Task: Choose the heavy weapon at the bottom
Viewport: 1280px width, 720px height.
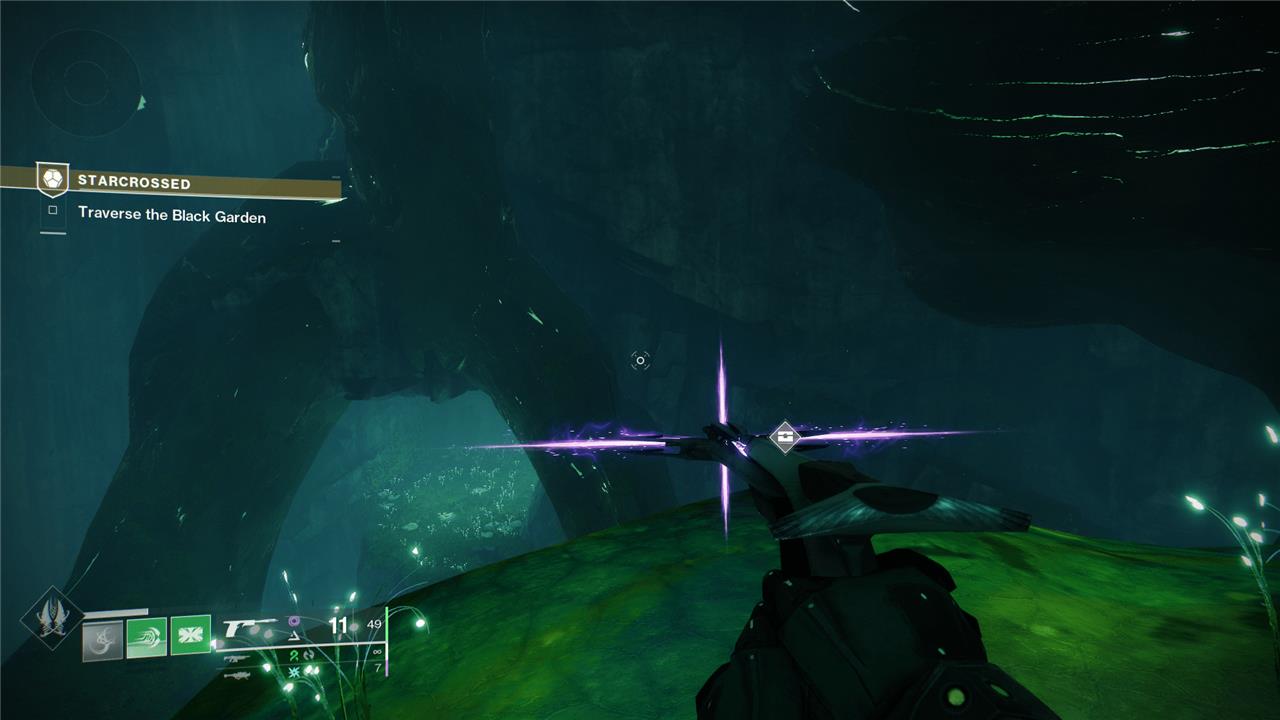Action: 236,675
